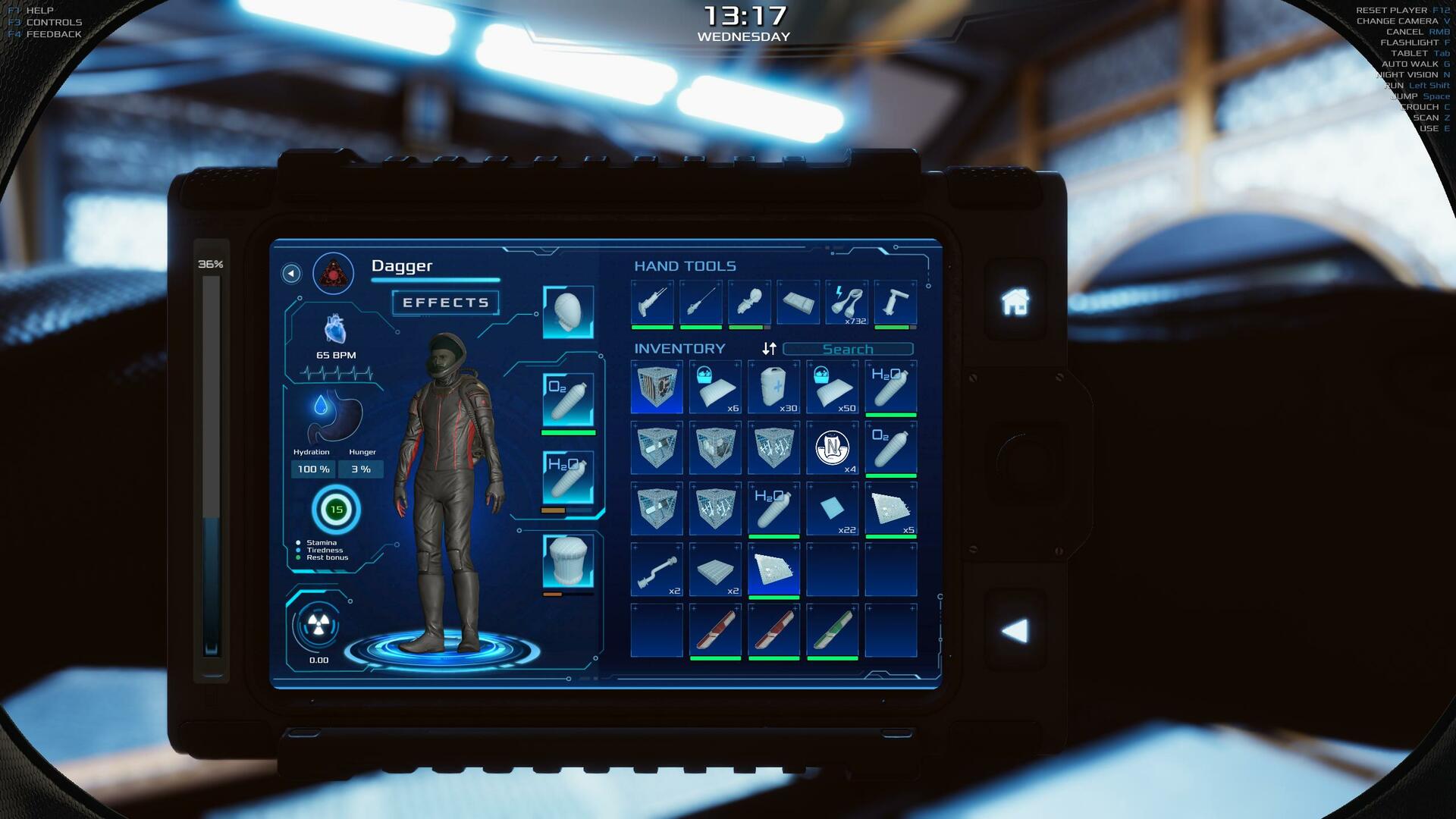Screen dimensions: 1456x819
Task: Choose the power cable hand tool x732
Action: pos(847,303)
